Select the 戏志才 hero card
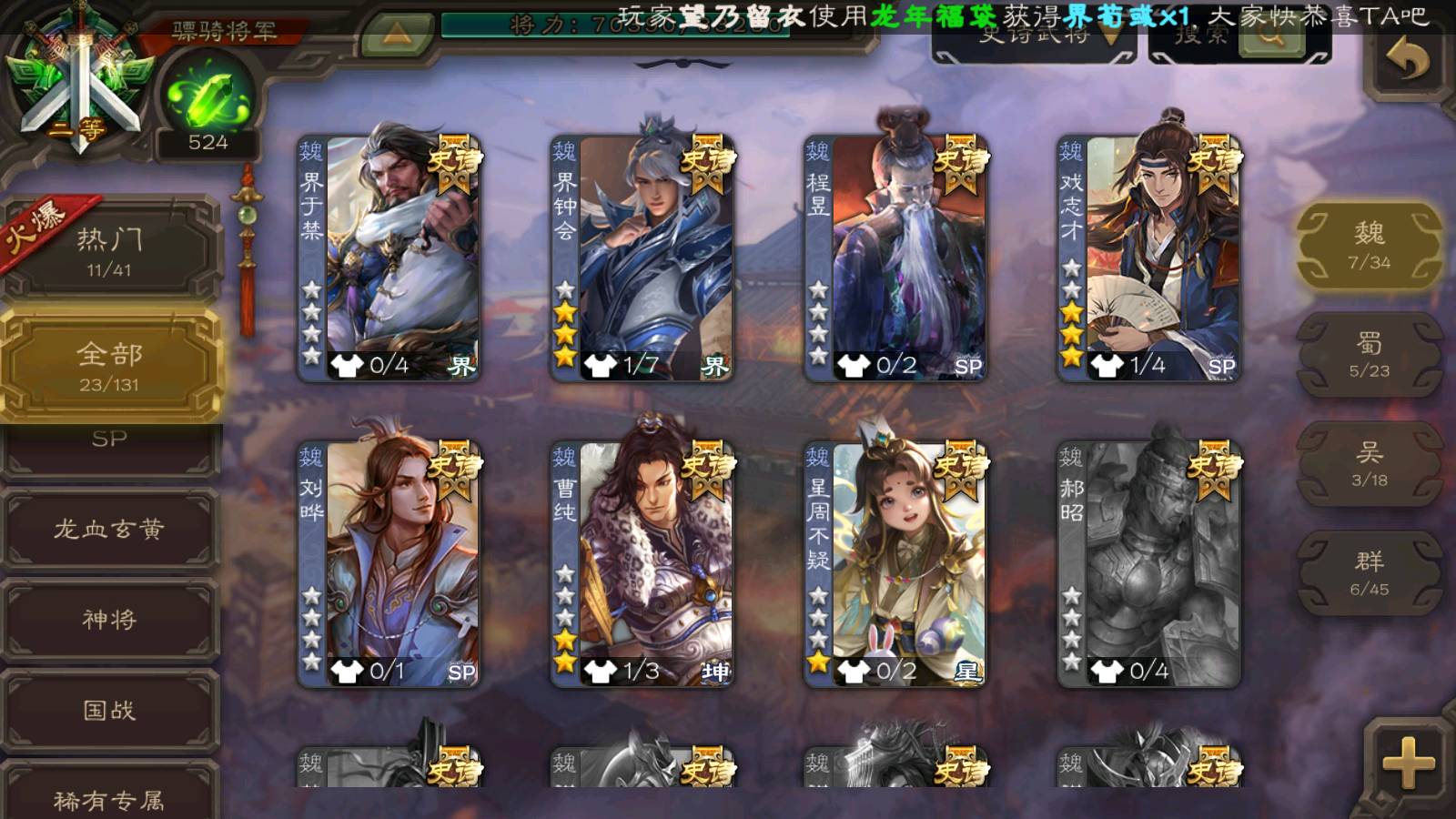 1149,259
